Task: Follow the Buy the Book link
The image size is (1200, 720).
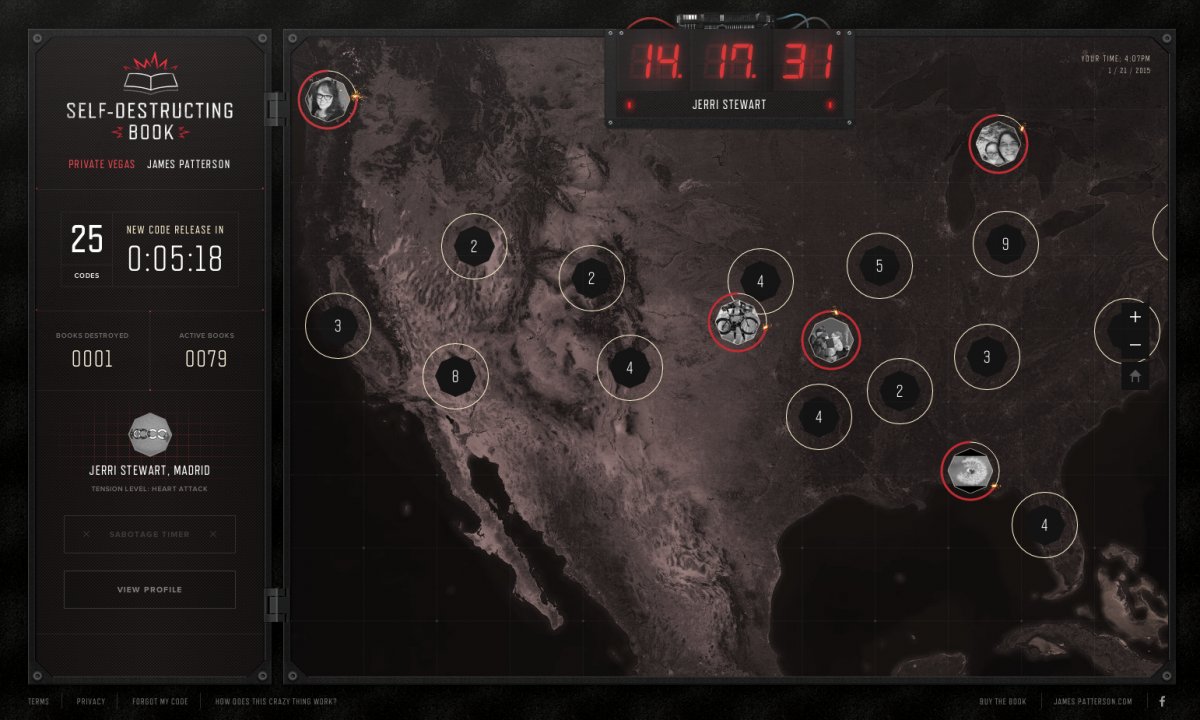Action: tap(1004, 702)
